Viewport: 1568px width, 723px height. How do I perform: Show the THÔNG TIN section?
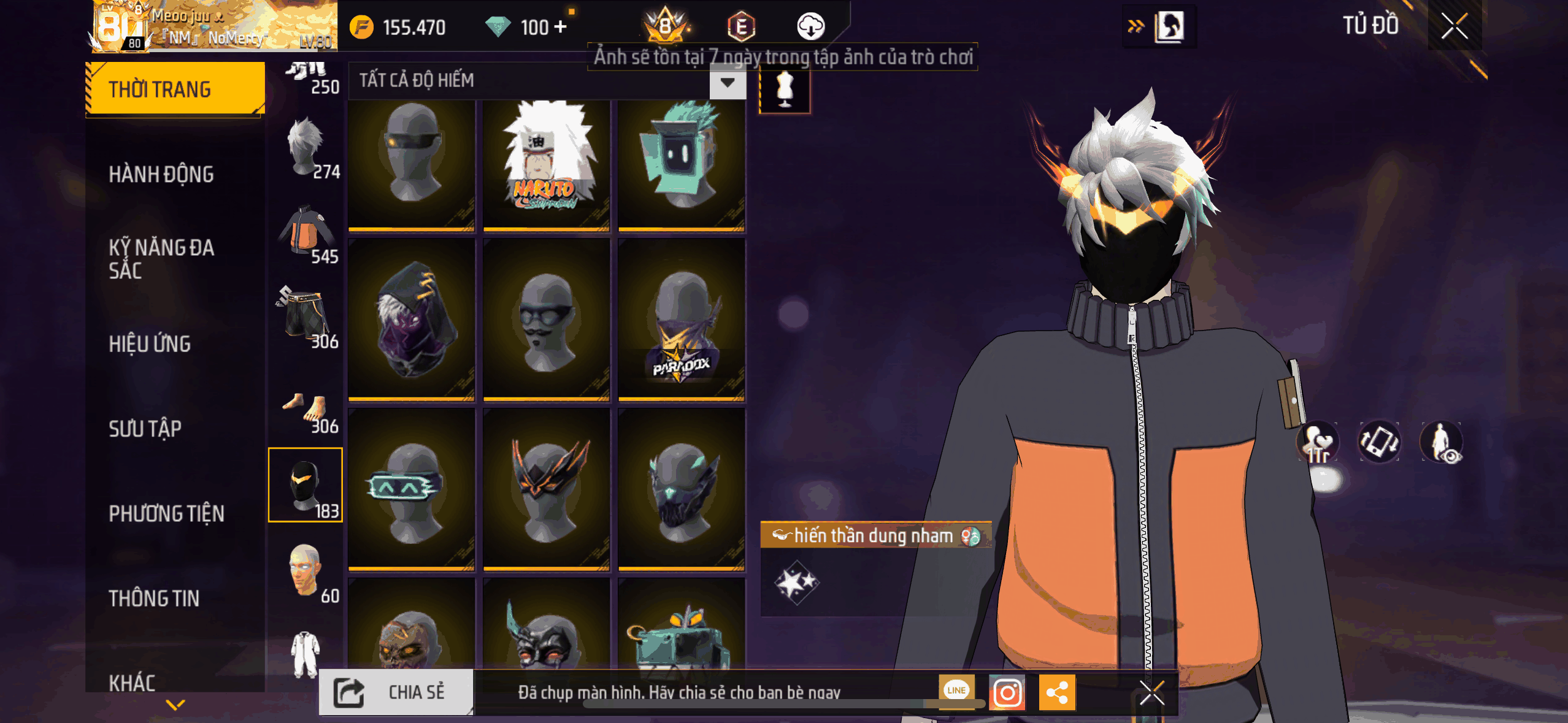(154, 598)
